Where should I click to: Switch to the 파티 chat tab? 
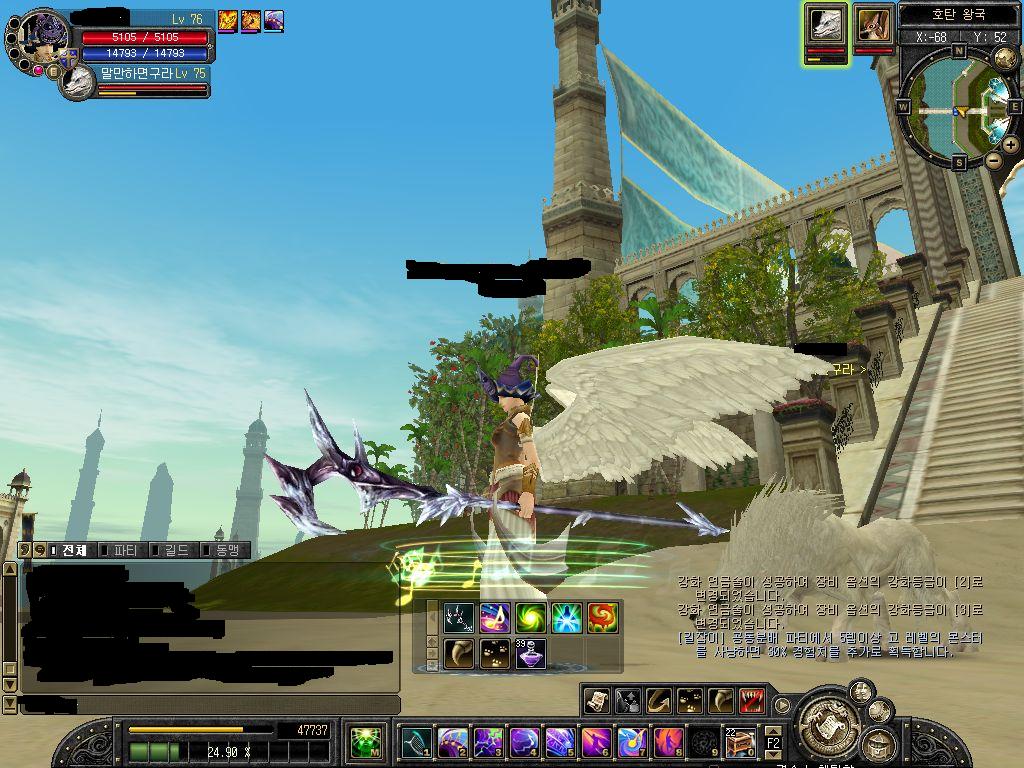125,550
